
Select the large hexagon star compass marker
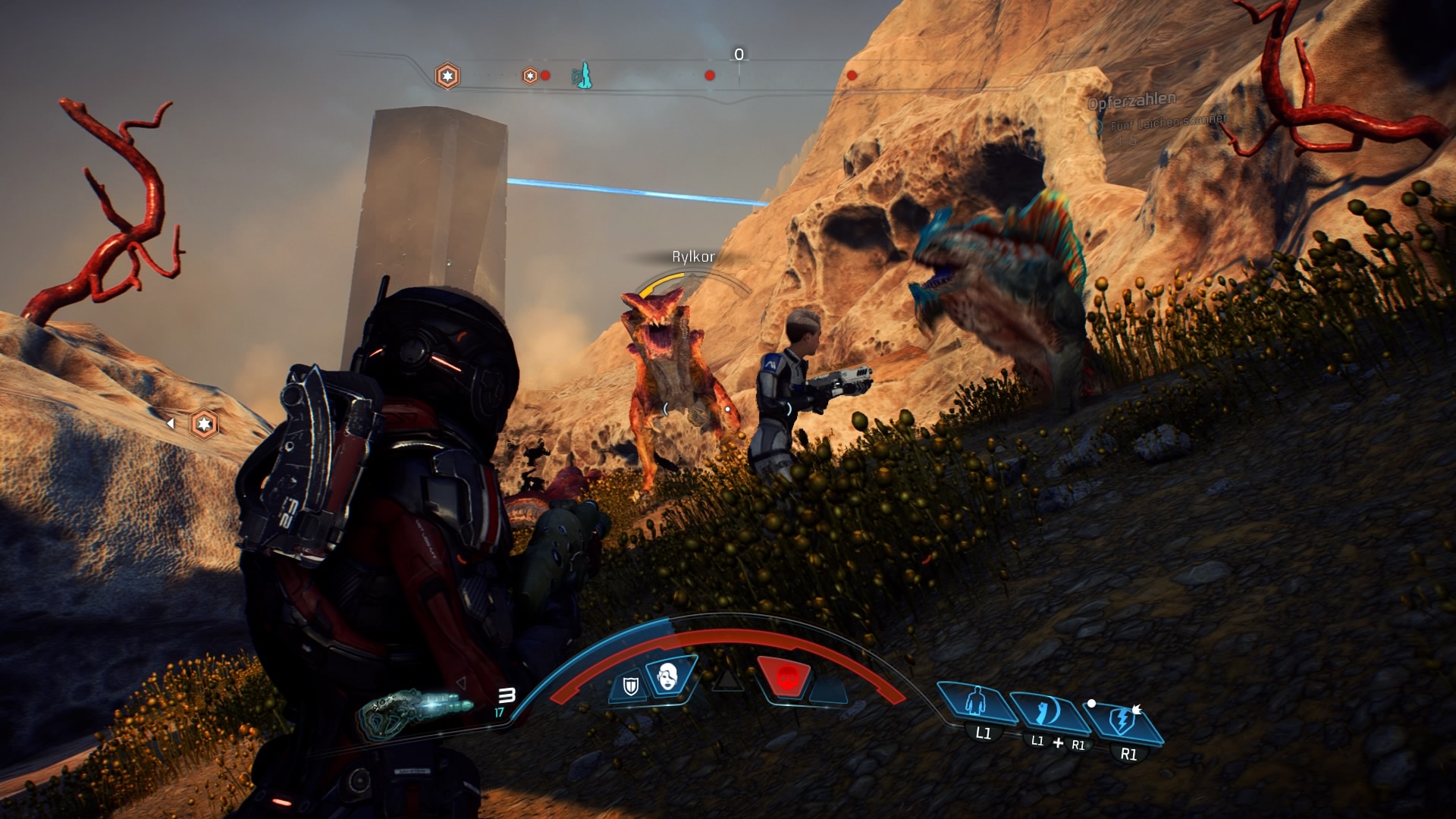447,76
